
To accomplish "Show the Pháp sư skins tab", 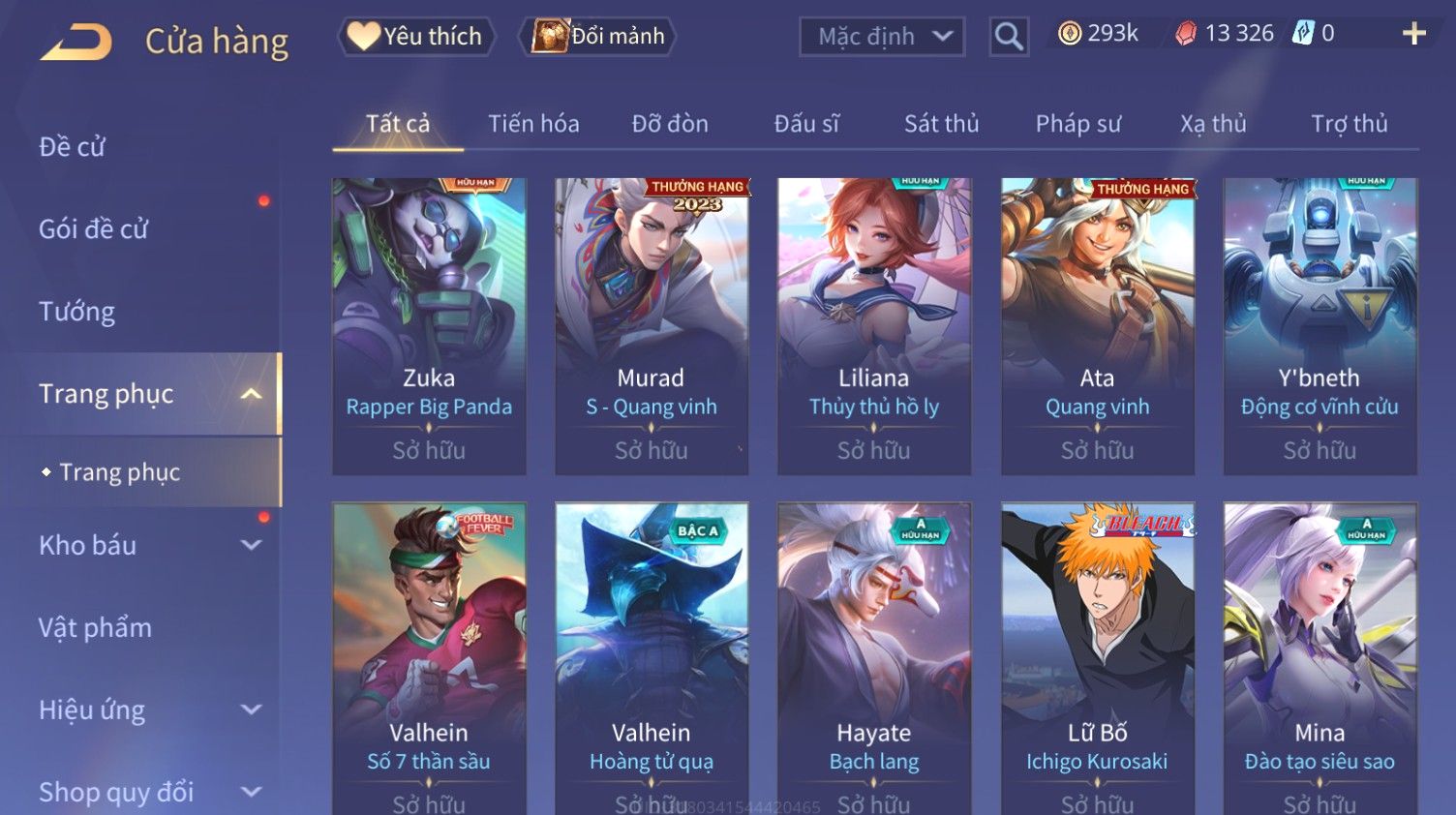I will point(1077,124).
